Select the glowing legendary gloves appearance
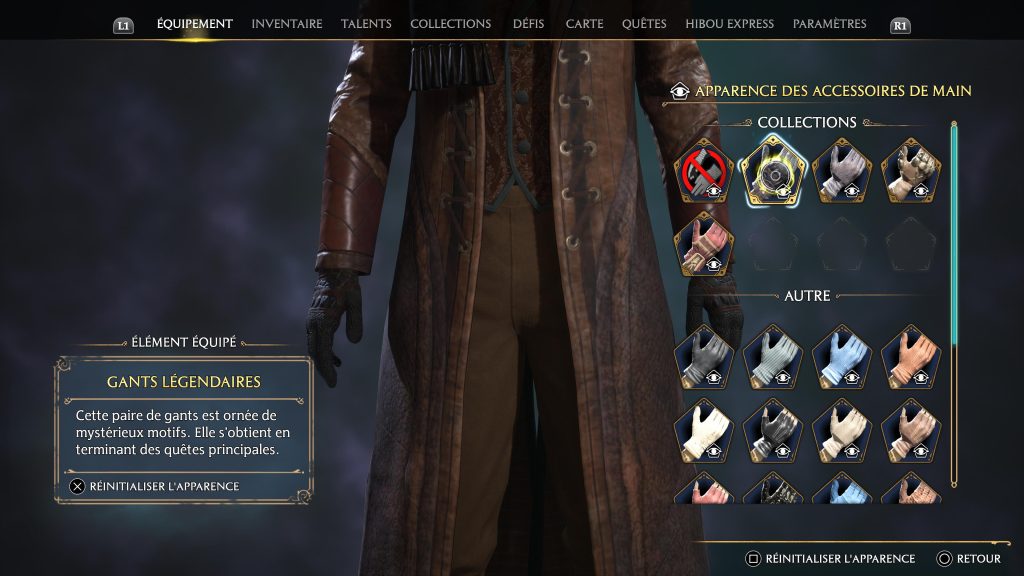Image resolution: width=1024 pixels, height=576 pixels. tap(772, 169)
